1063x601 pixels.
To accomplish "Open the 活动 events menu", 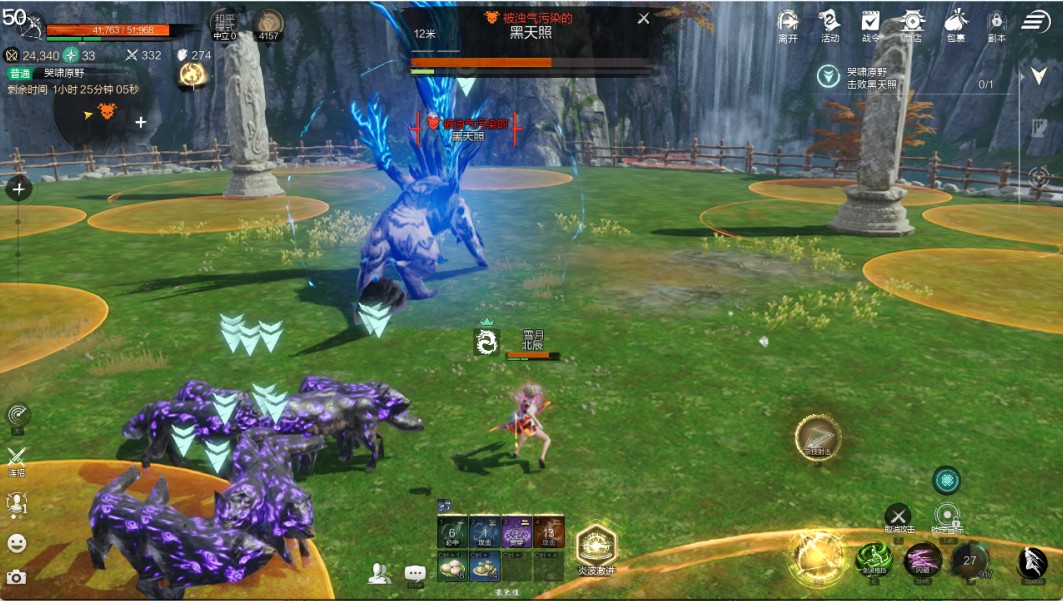I will click(829, 23).
